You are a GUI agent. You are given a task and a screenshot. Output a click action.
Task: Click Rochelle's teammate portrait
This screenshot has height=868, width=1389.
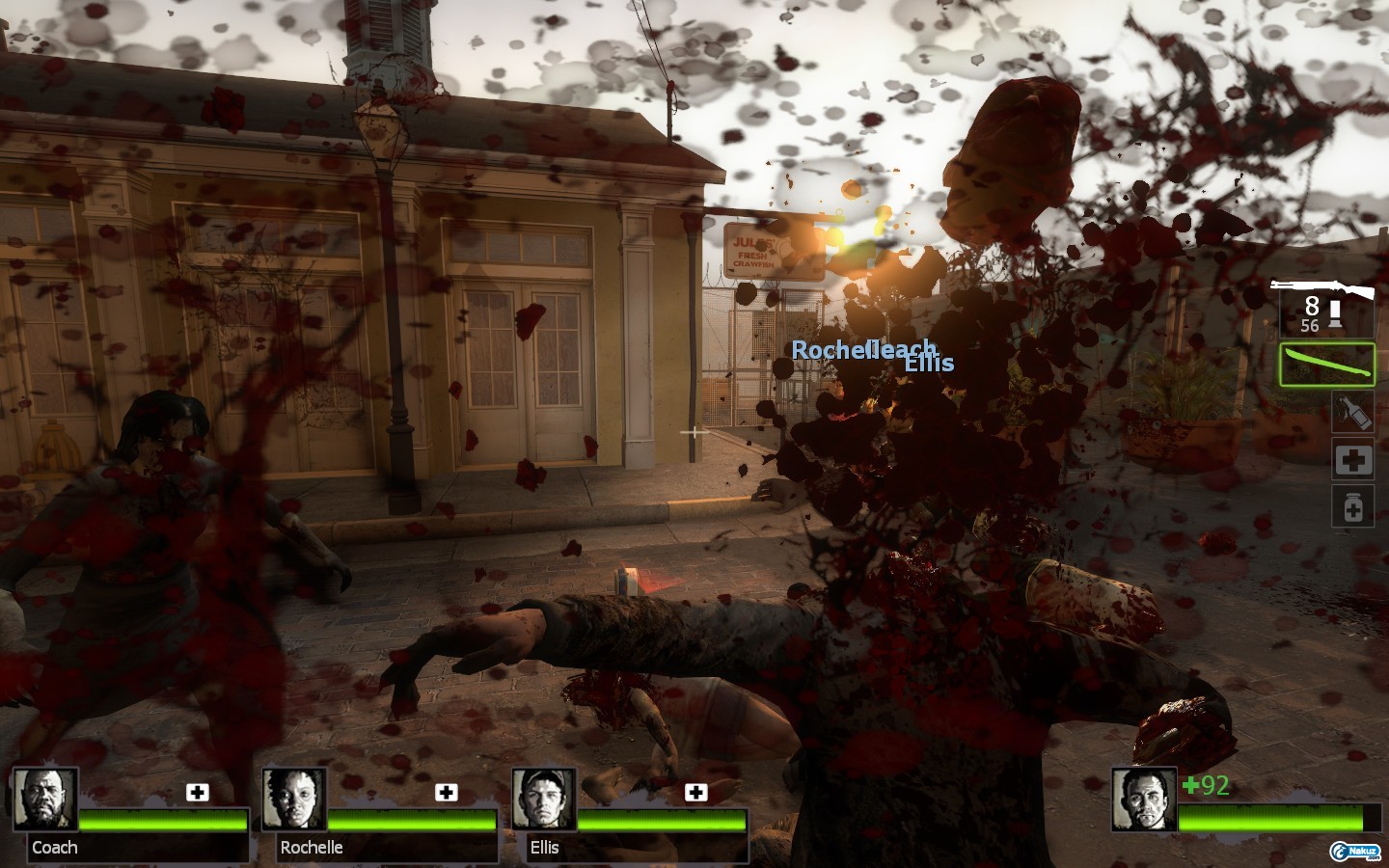pyautogui.click(x=293, y=799)
